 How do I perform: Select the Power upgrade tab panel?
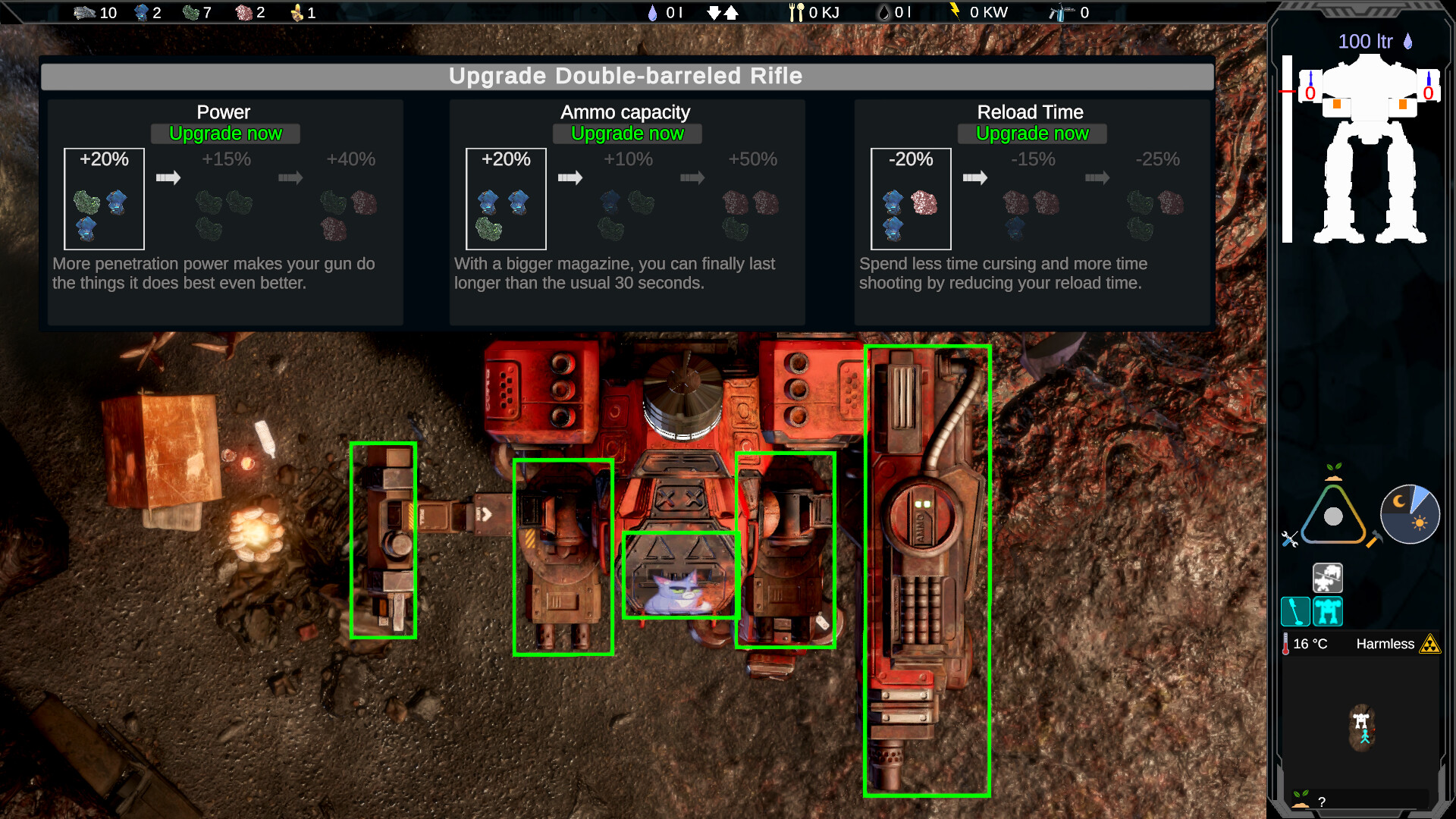point(225,111)
